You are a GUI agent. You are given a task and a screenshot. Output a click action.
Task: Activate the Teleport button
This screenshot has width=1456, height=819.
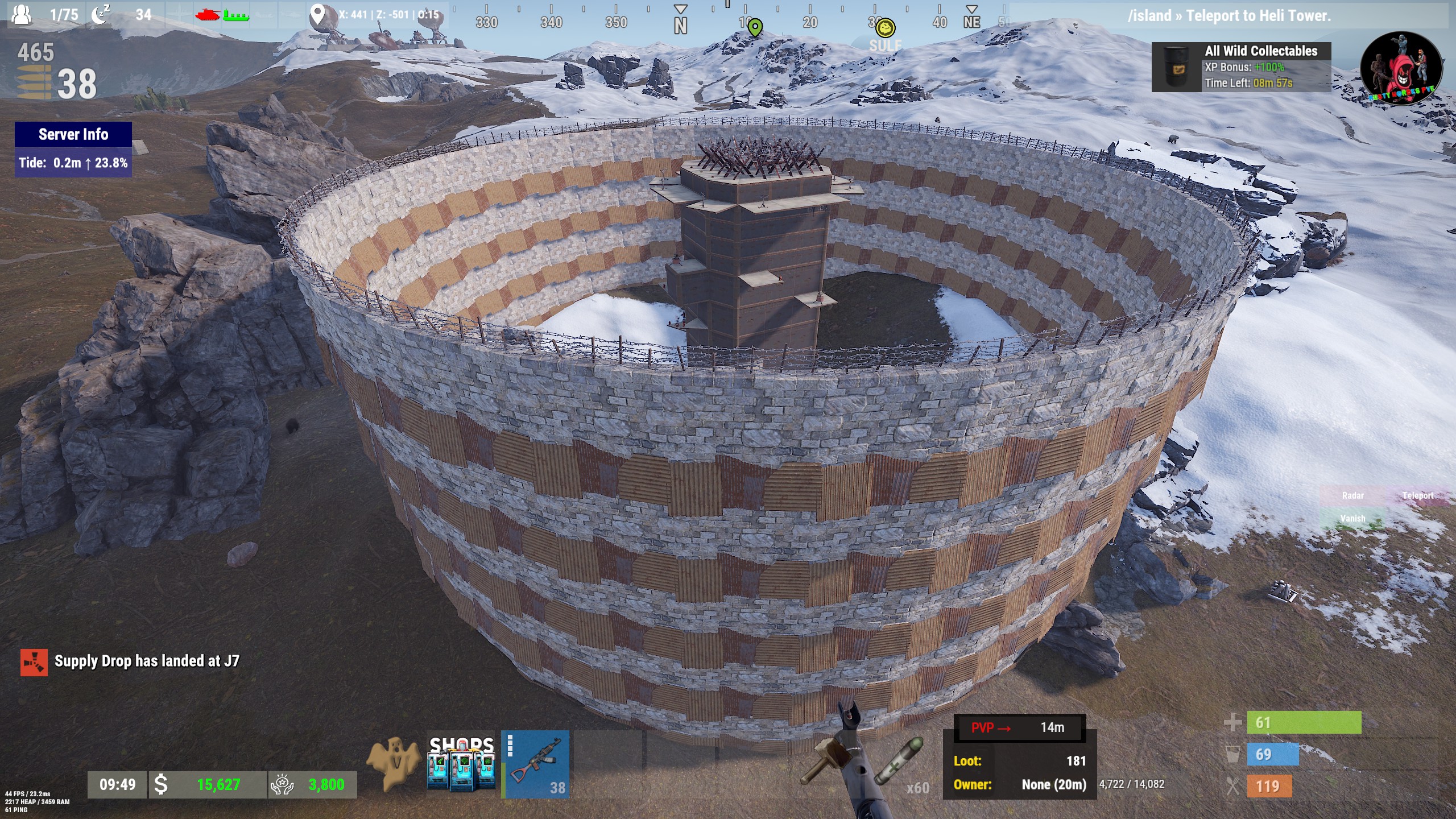pyautogui.click(x=1417, y=495)
